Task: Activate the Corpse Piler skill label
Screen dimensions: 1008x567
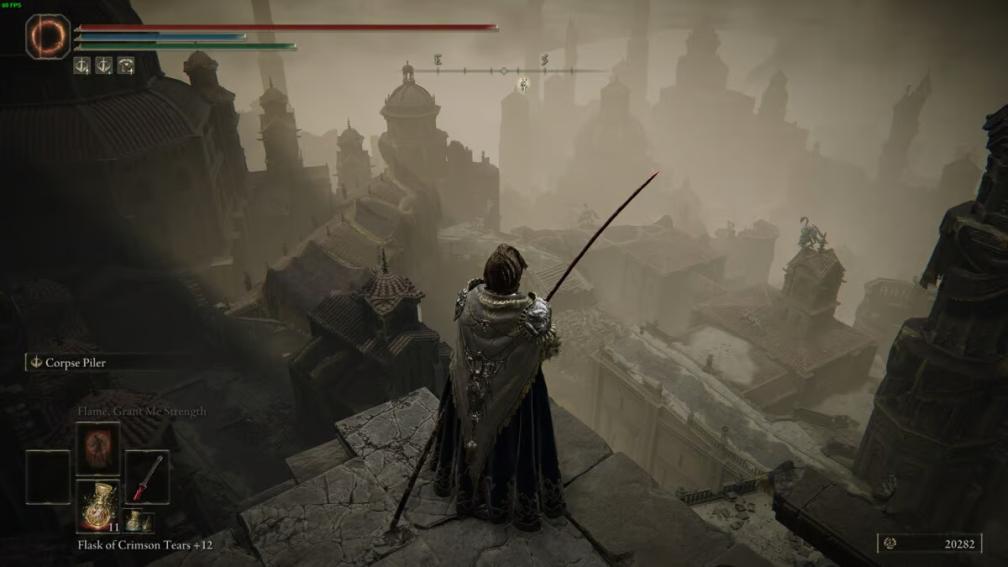Action: (x=75, y=363)
